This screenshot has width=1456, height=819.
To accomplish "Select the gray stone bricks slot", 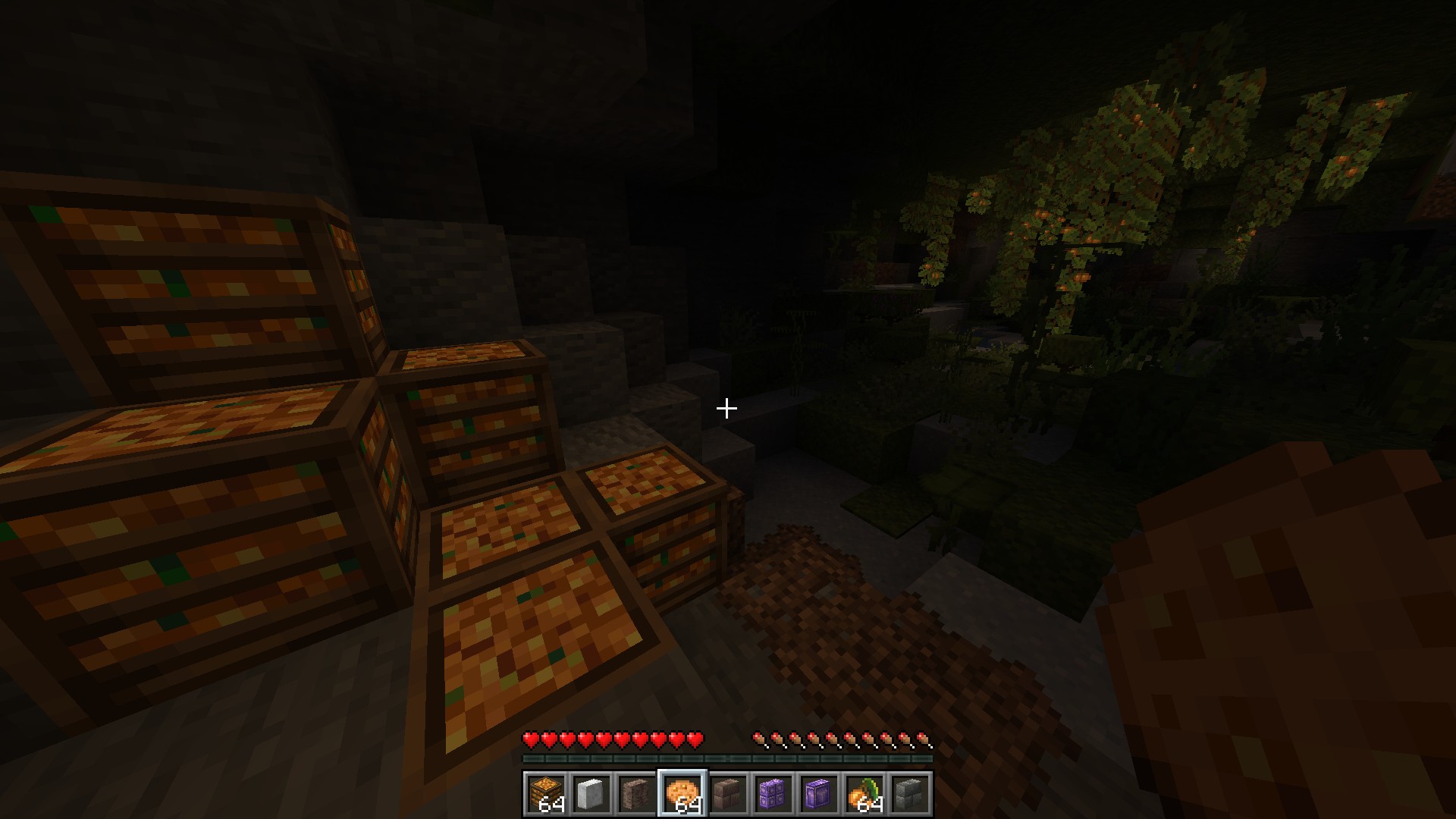I will pos(910,794).
